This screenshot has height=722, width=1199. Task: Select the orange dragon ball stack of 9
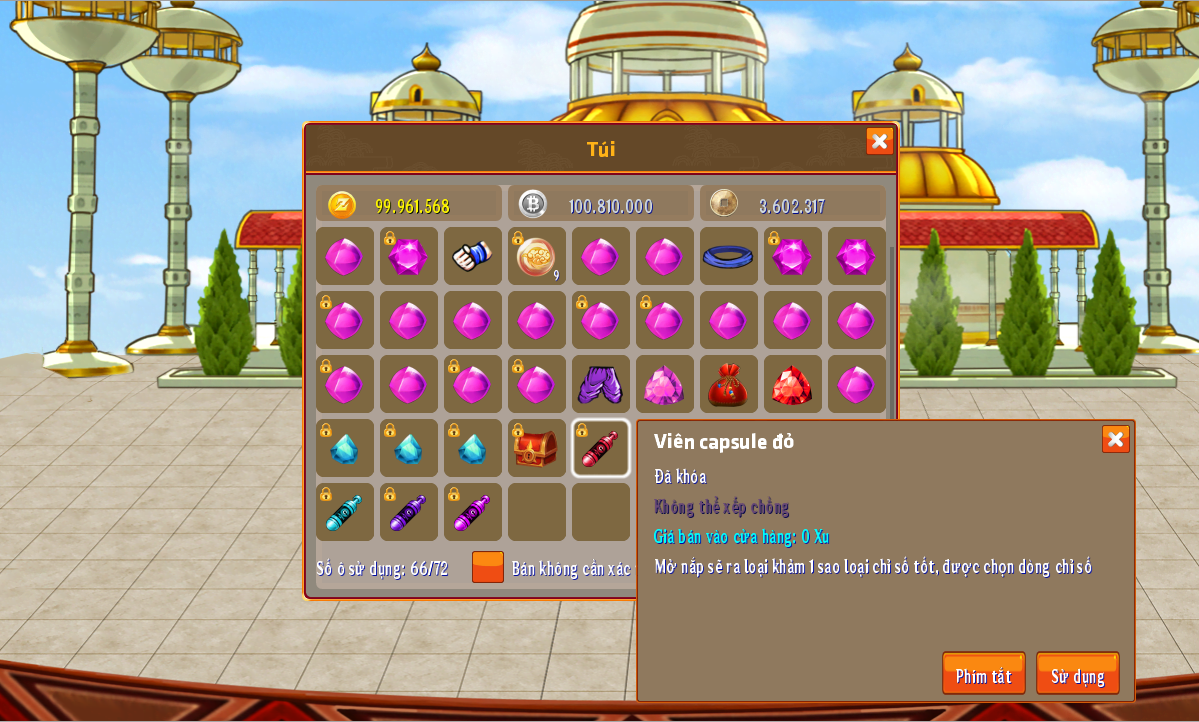pyautogui.click(x=536, y=256)
